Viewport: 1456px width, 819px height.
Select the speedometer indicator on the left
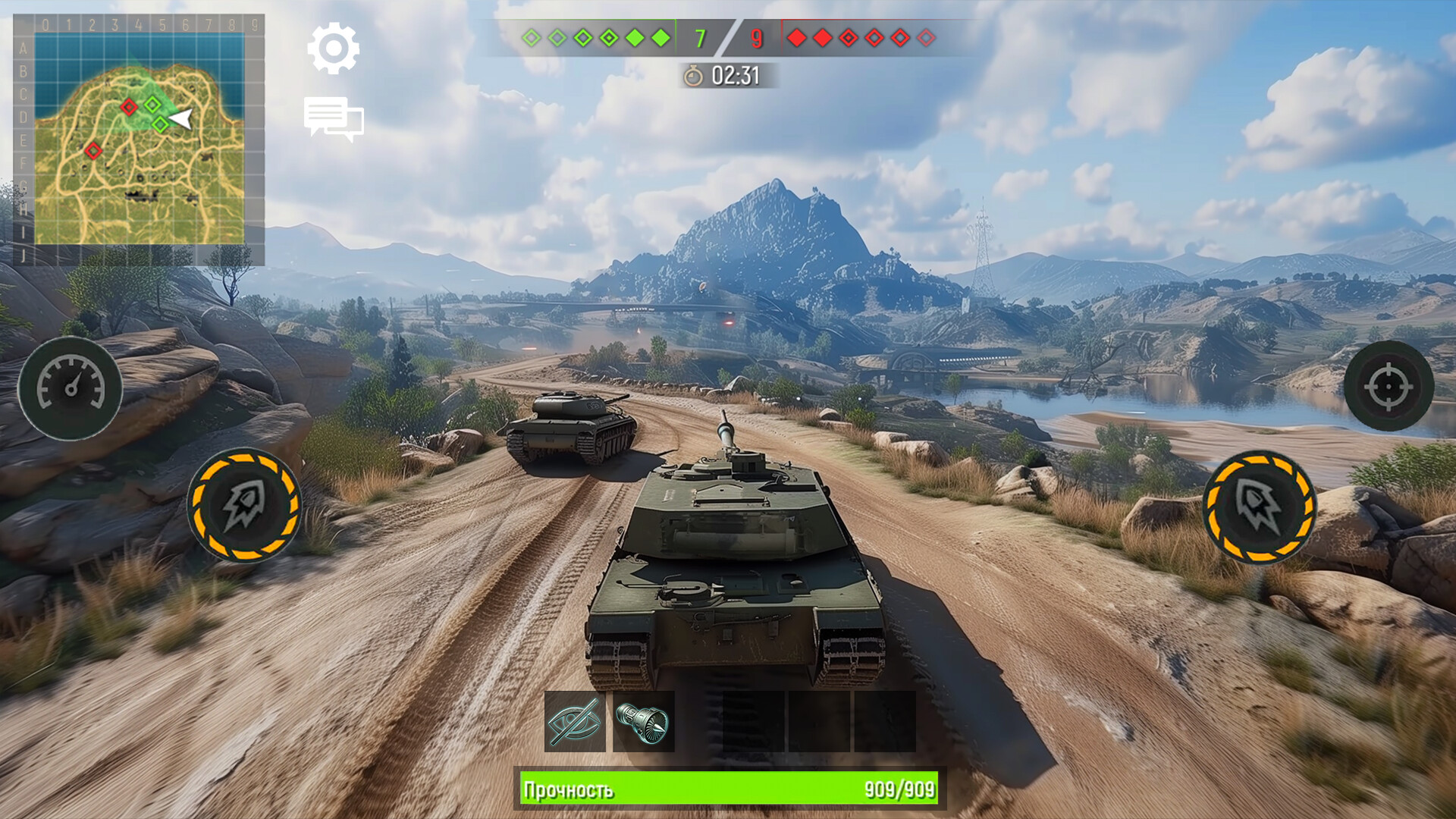click(x=72, y=388)
